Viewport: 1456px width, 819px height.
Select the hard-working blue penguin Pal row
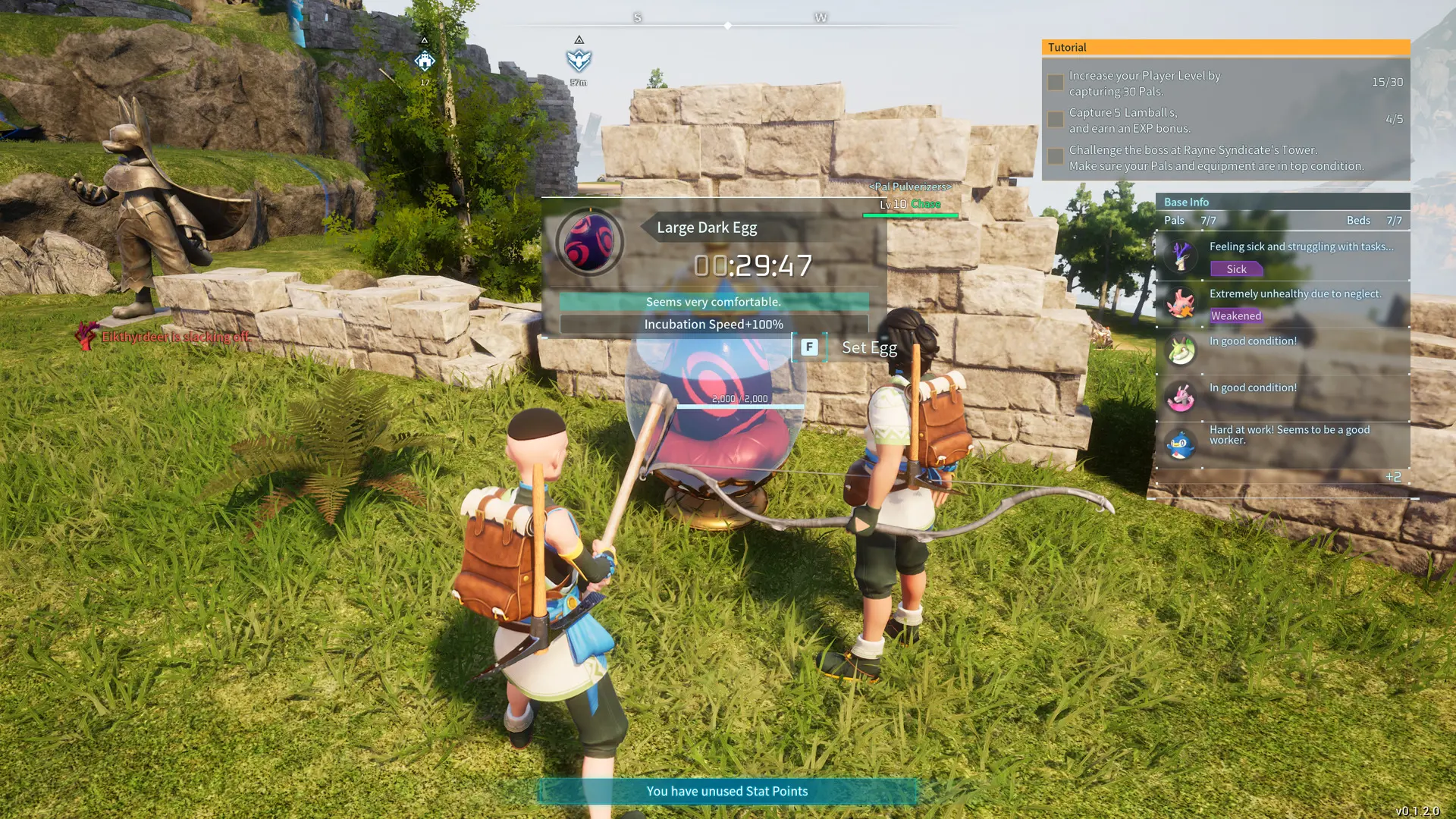coord(1282,444)
